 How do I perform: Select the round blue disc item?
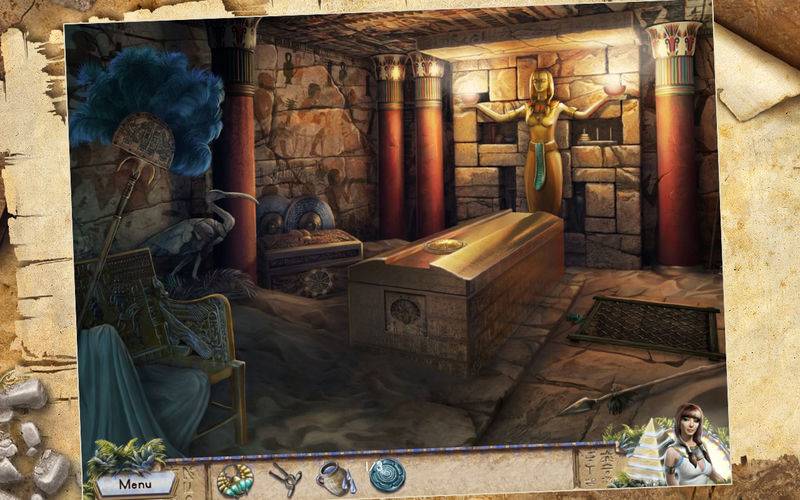pyautogui.click(x=386, y=475)
